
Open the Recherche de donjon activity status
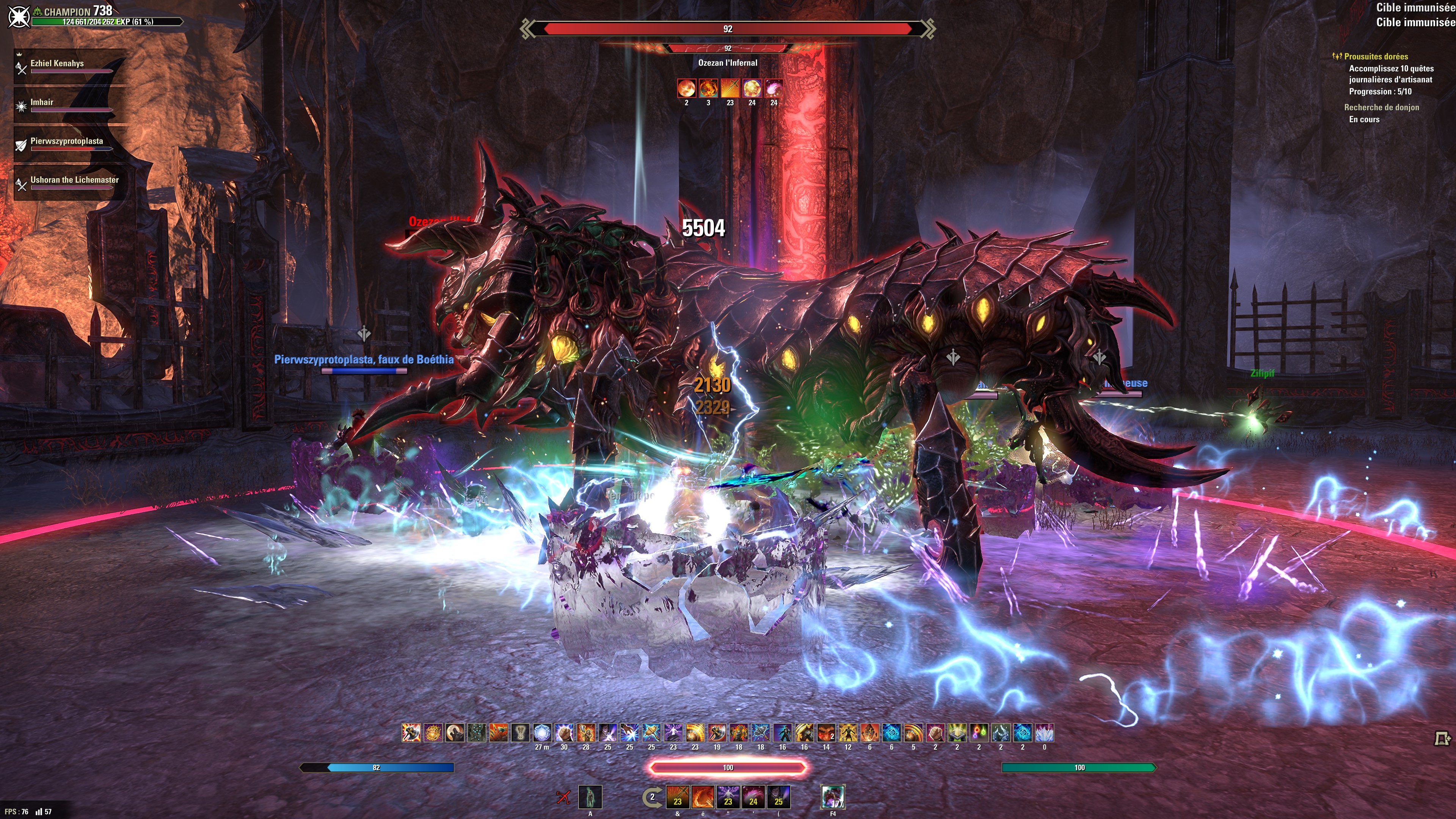click(1381, 107)
